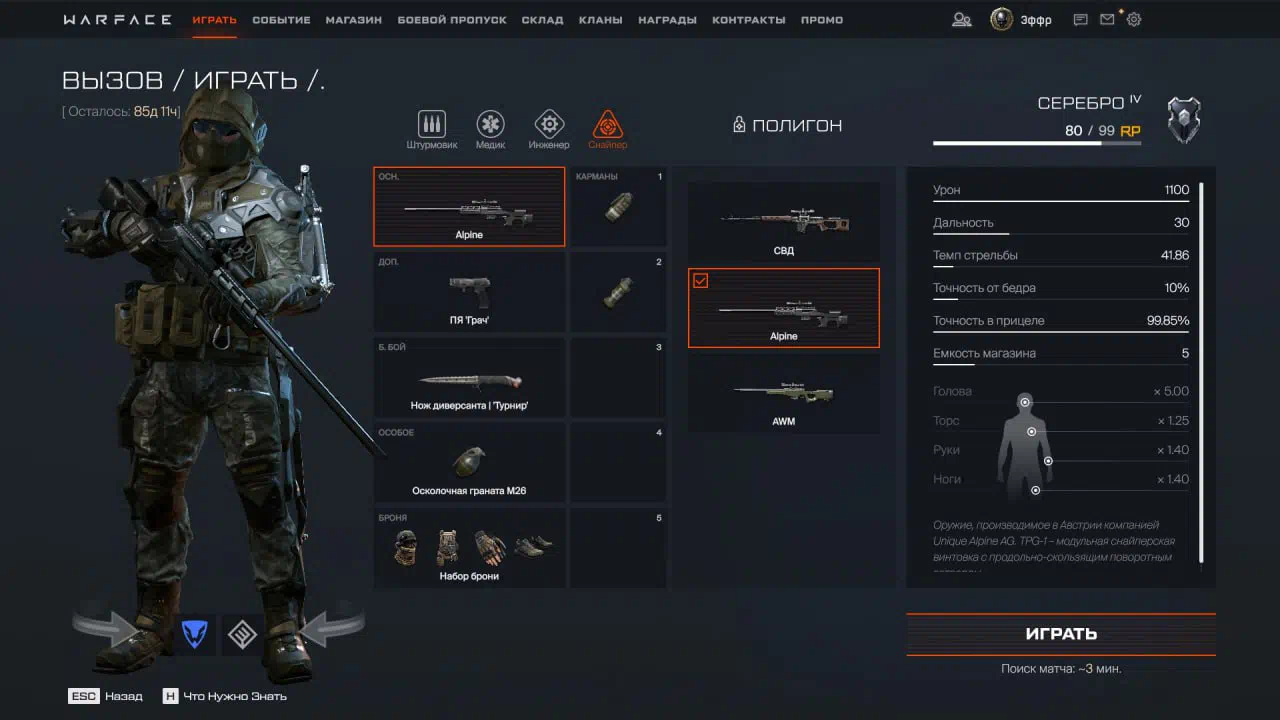Open the Набор брони armor slot
1280x720 pixels.
pos(469,547)
